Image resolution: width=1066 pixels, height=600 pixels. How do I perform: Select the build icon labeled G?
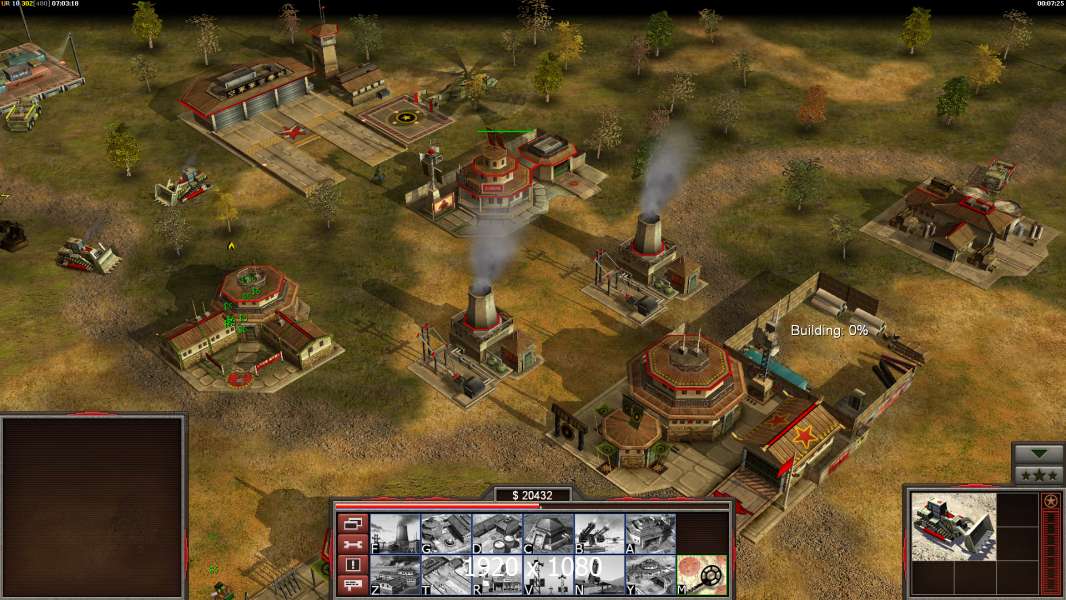point(446,534)
